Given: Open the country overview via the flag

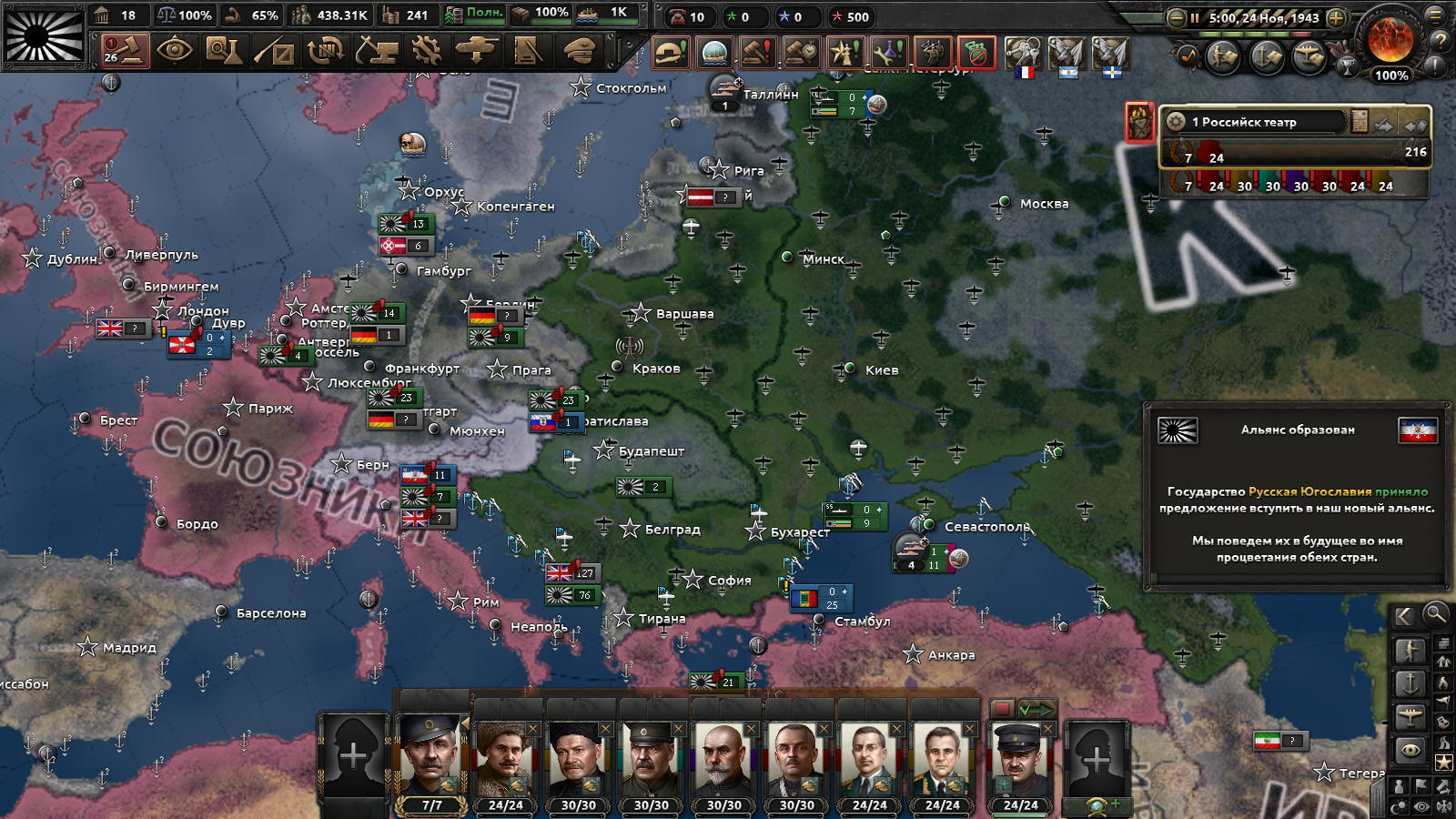Looking at the screenshot, I should click(44, 35).
